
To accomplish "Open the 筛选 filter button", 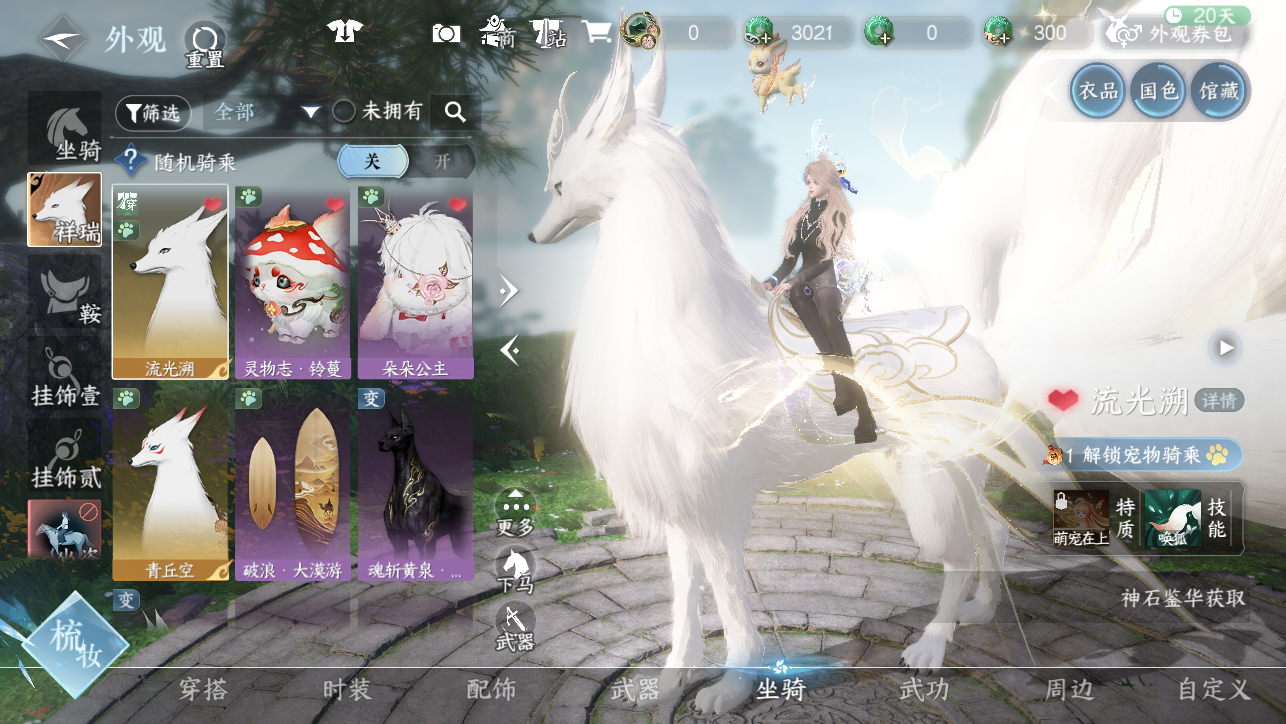I will (x=152, y=113).
